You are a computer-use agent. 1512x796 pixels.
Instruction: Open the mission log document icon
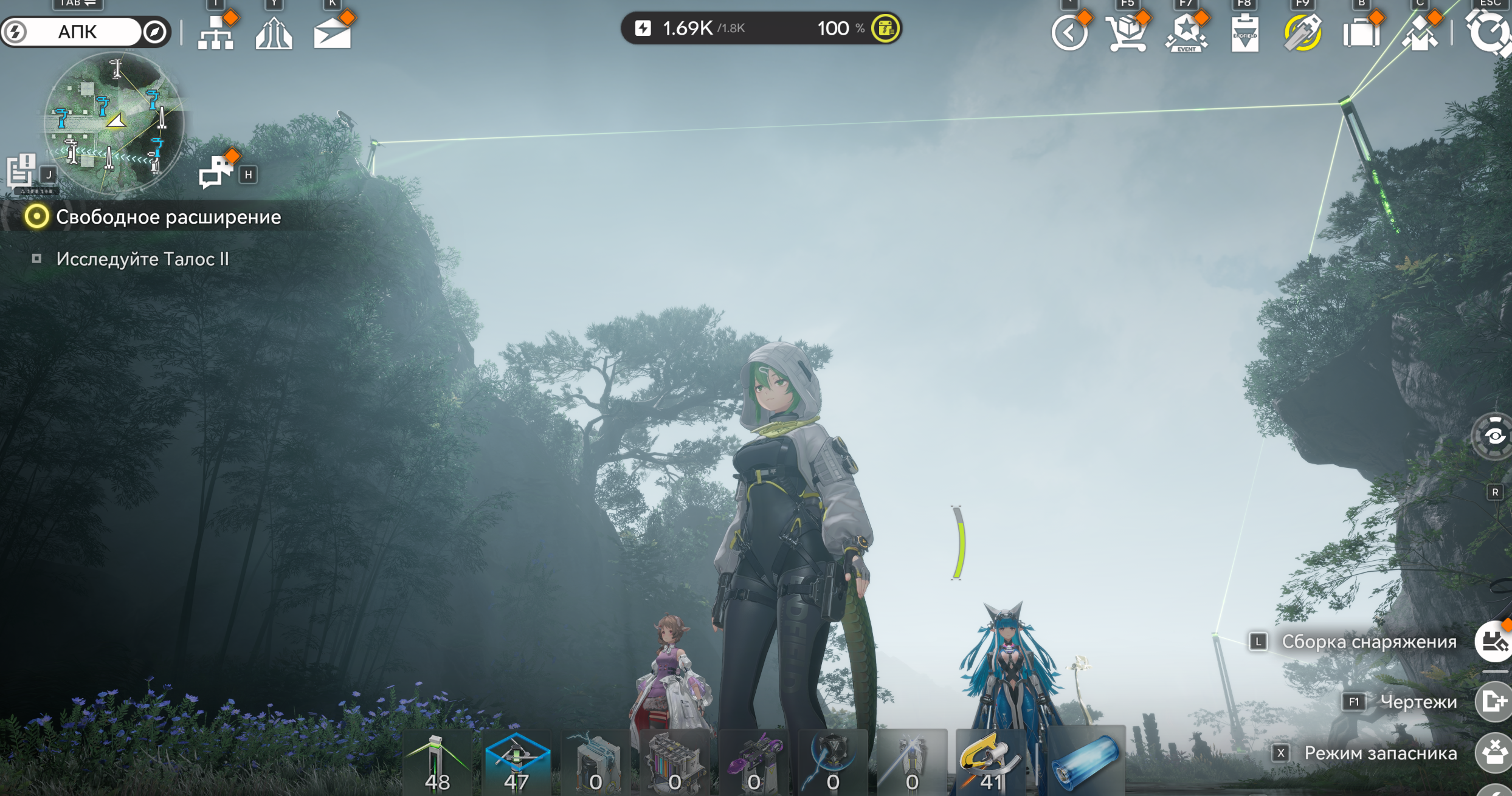21,170
